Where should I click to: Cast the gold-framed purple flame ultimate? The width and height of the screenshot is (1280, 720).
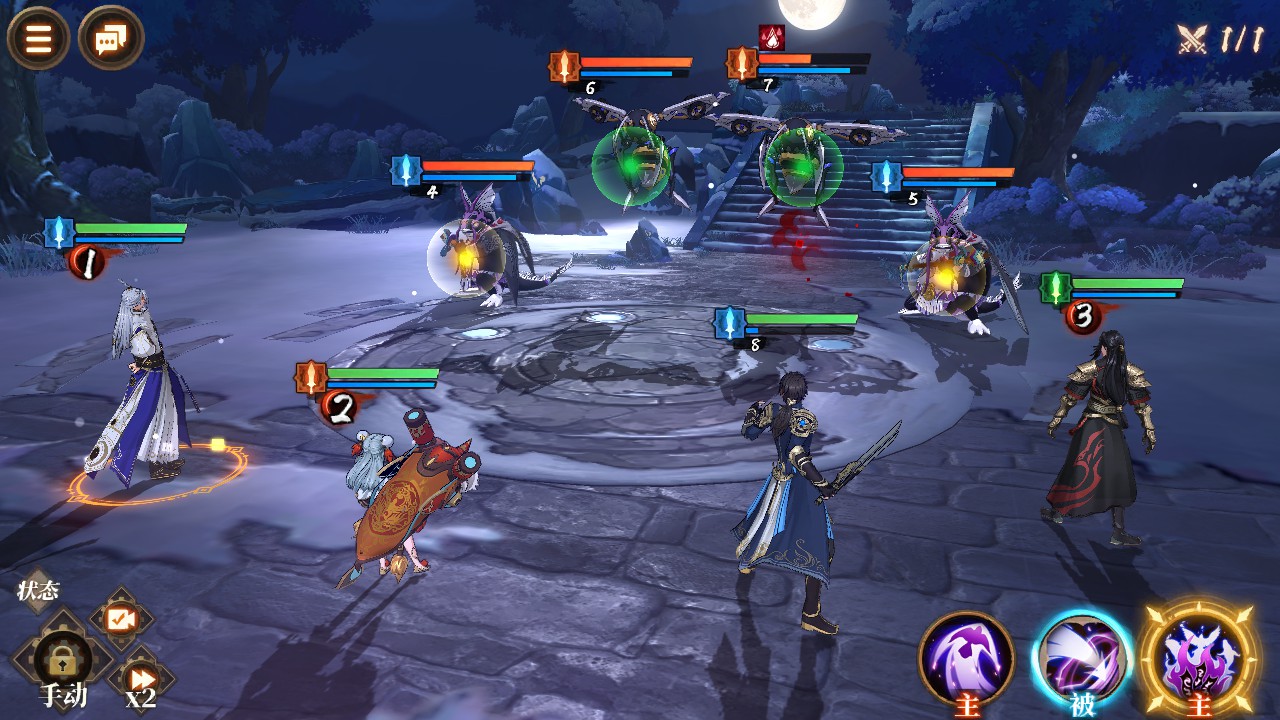coord(1198,656)
